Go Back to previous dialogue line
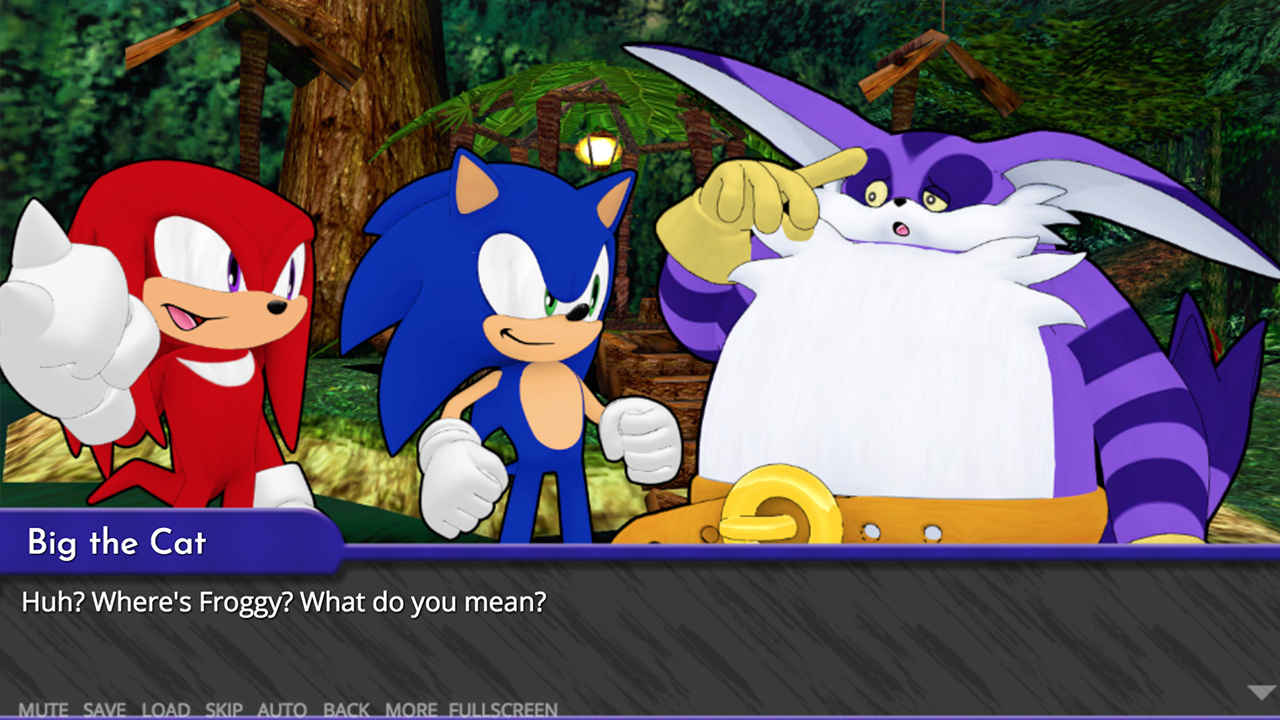Viewport: 1280px width, 720px height. pos(346,710)
